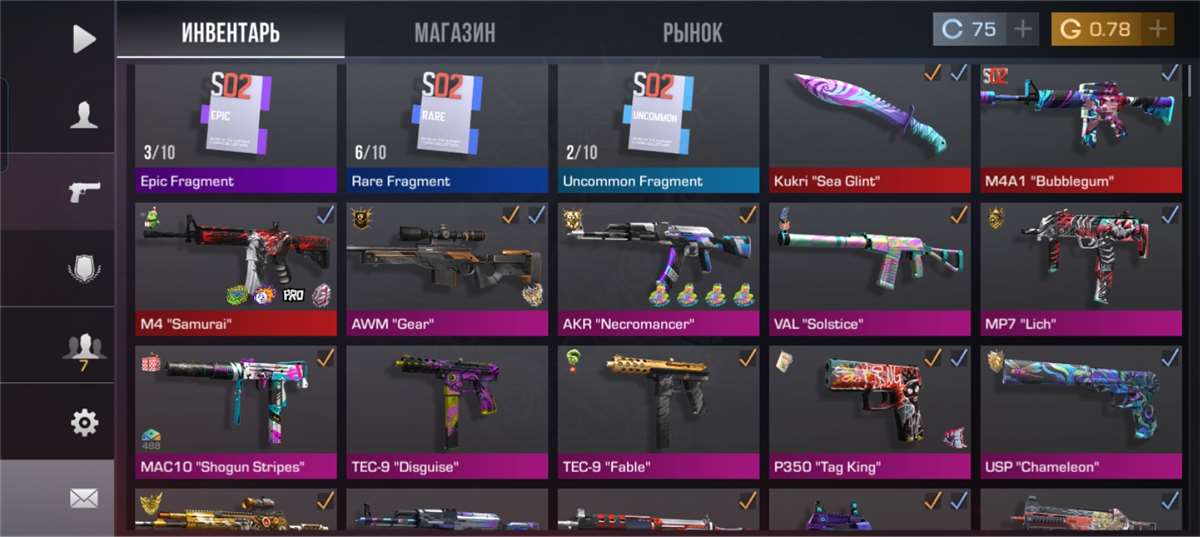Select the Epic Fragment item

[x=236, y=127]
